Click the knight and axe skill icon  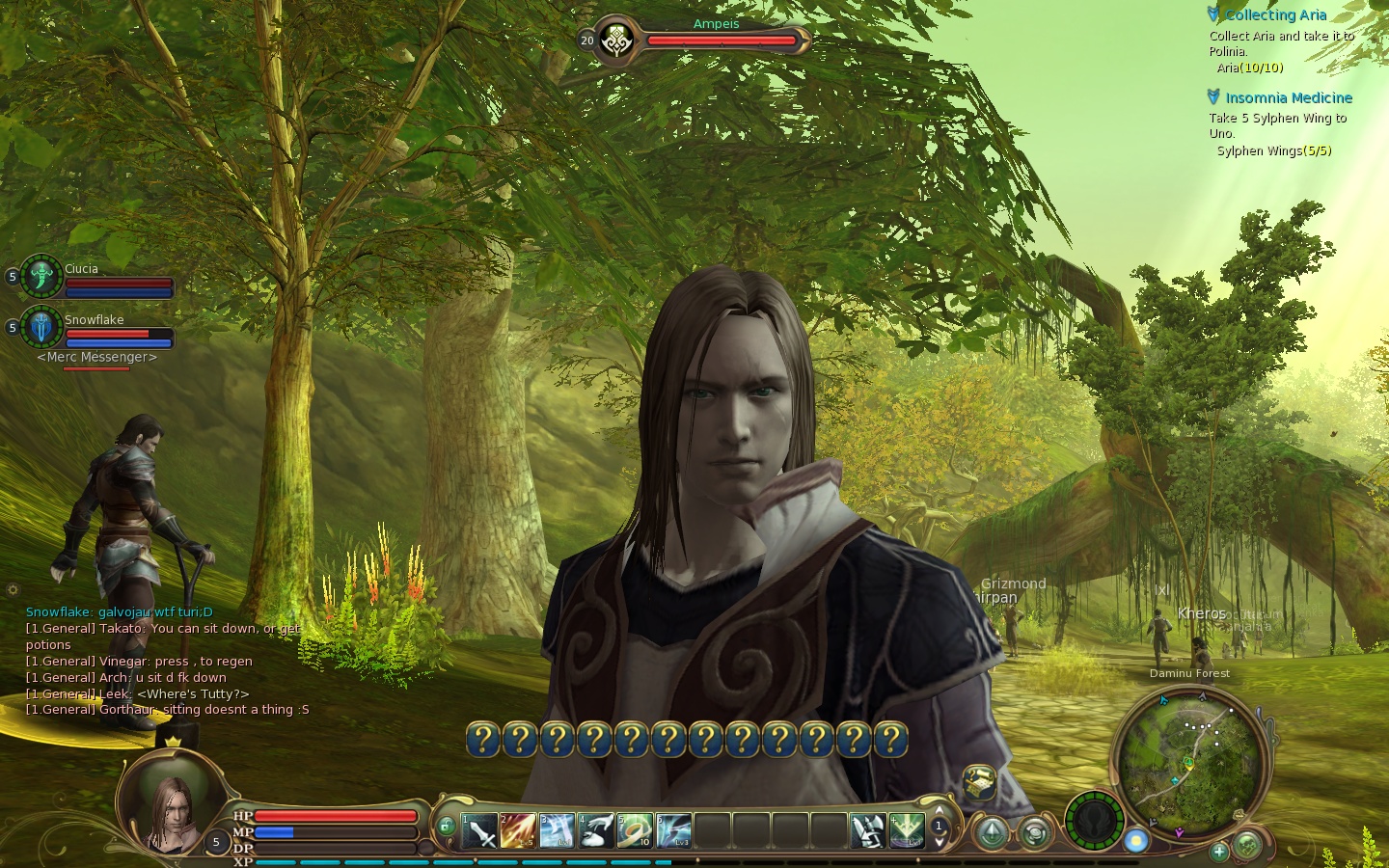coord(867,829)
